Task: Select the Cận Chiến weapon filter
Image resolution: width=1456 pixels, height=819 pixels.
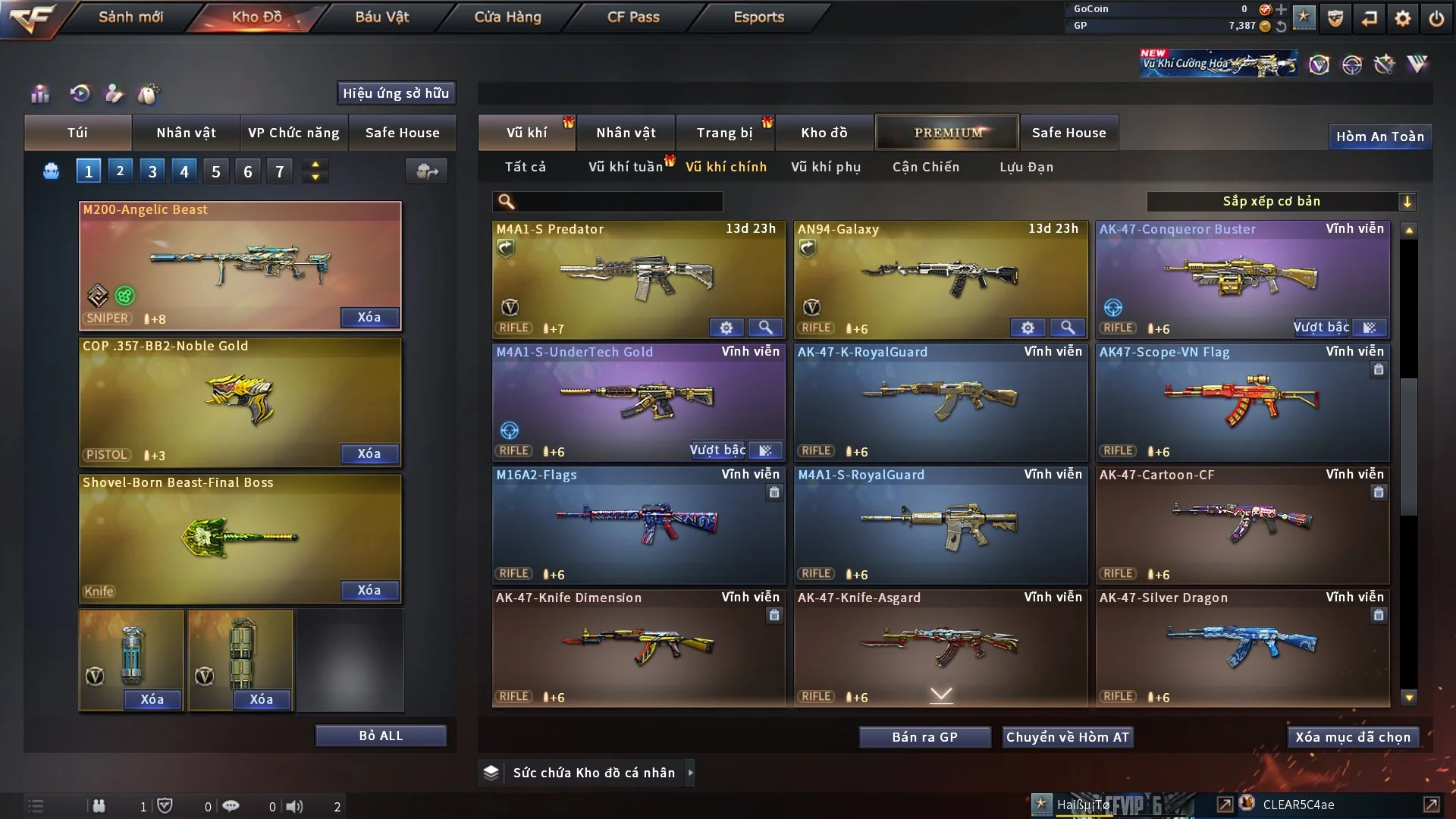Action: pos(925,167)
